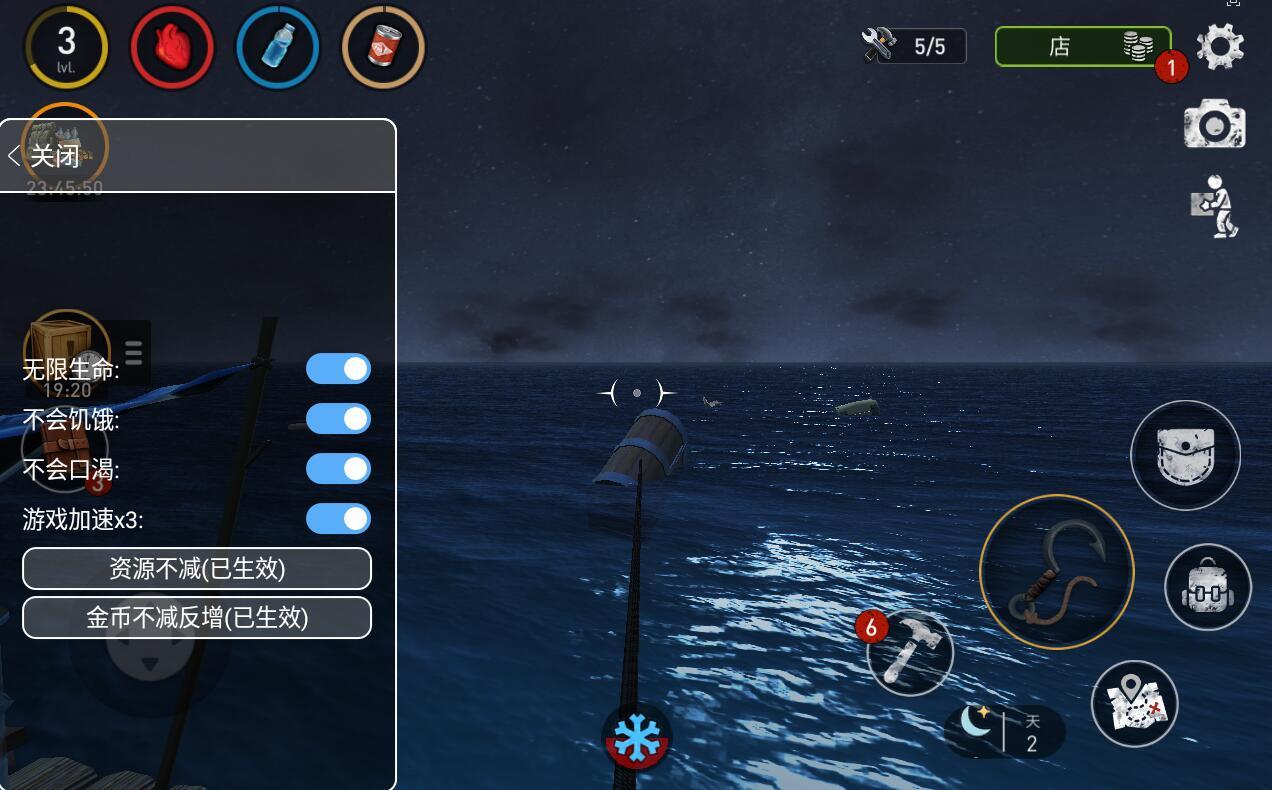1272x790 pixels.
Task: Select the character carrying box icon
Action: 1216,206
